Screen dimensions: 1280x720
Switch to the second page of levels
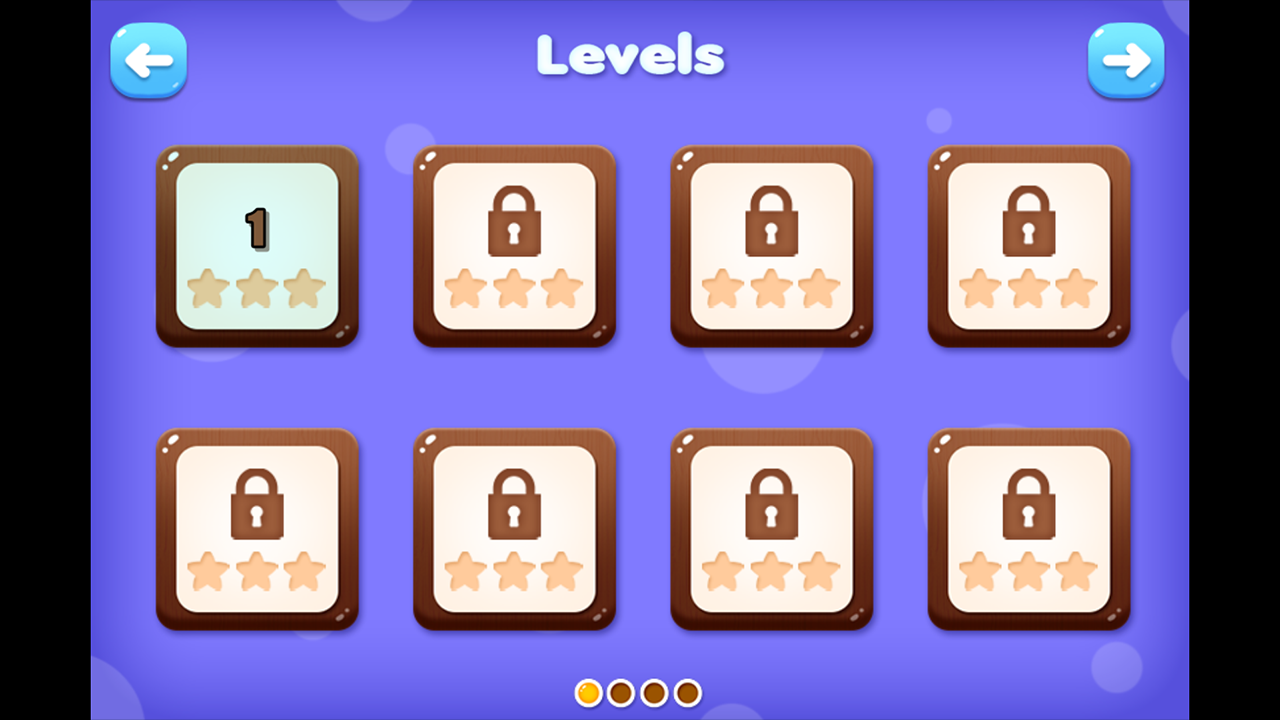click(621, 692)
